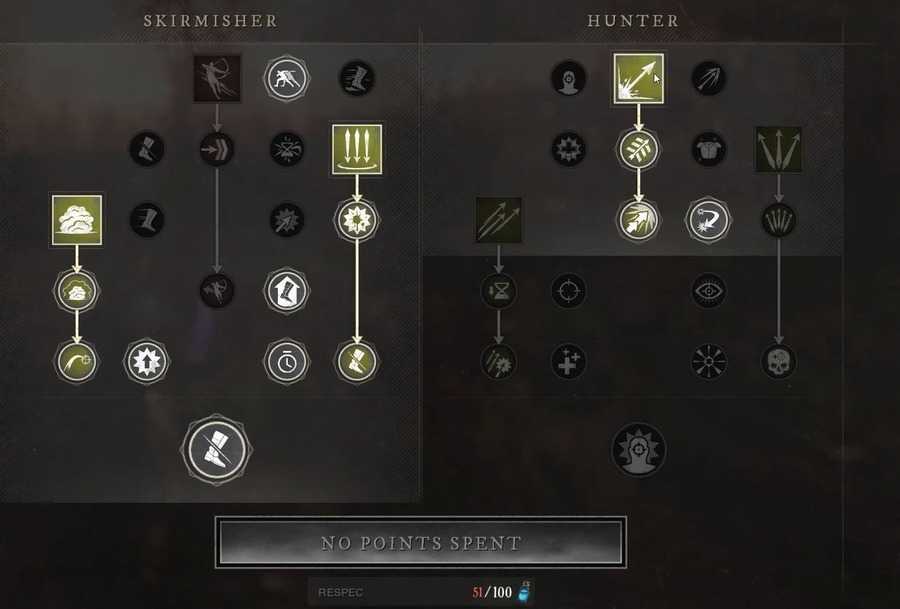
Task: Select the eye passive node
Action: [709, 291]
